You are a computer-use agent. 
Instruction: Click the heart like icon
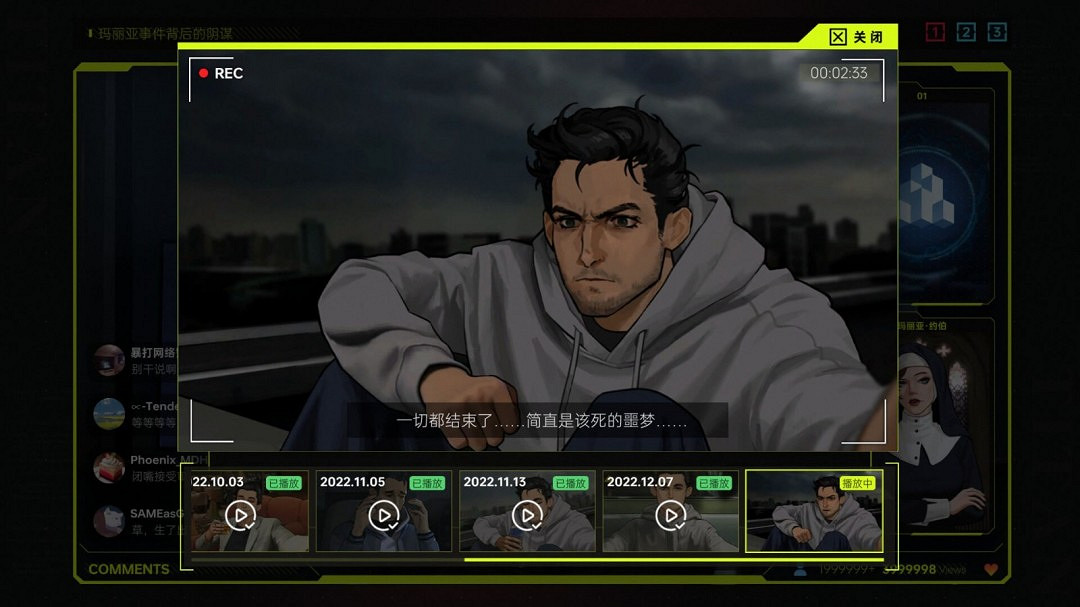(x=992, y=570)
